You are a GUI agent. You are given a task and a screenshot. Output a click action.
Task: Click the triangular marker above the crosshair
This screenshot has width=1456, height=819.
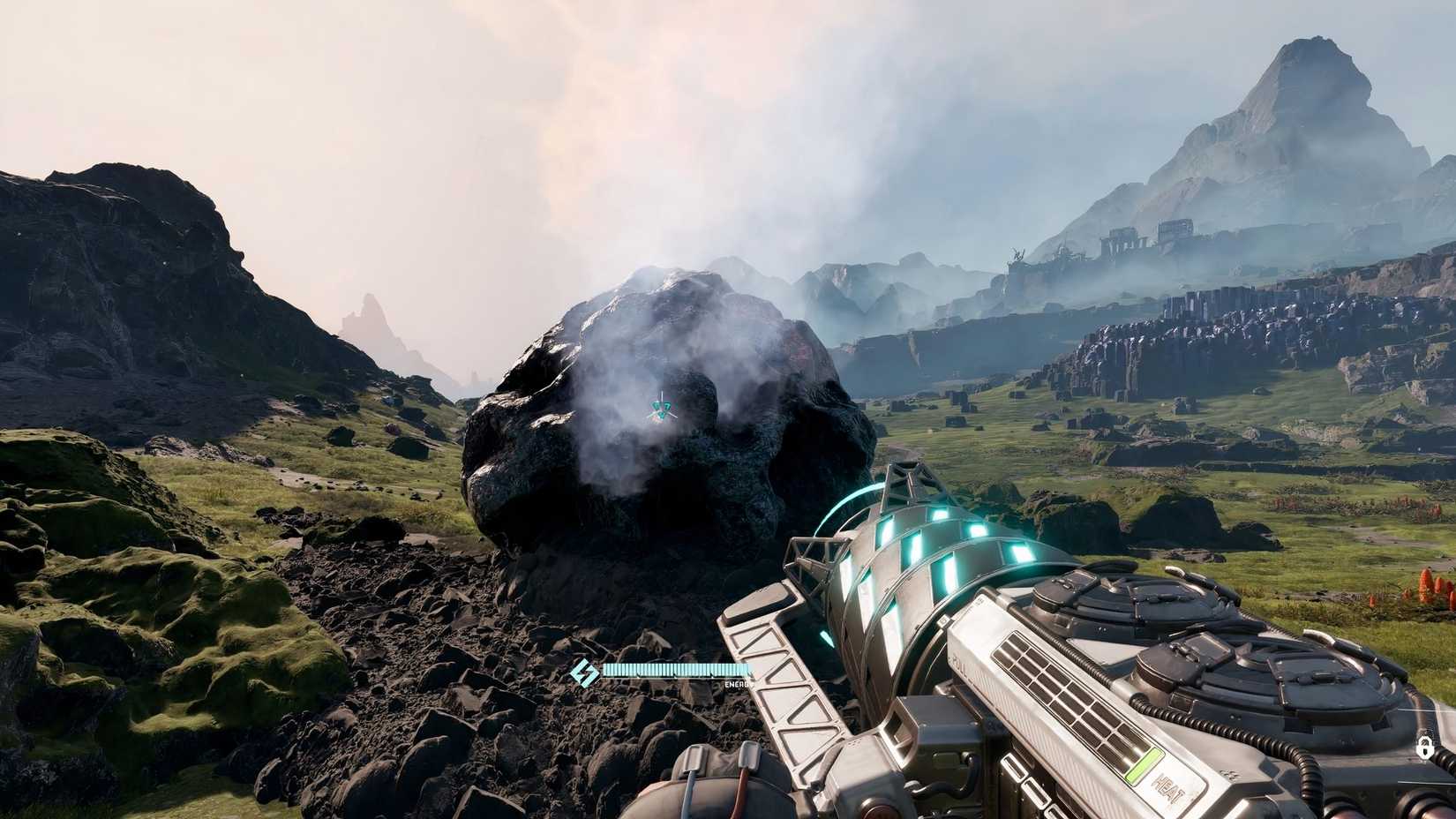663,402
